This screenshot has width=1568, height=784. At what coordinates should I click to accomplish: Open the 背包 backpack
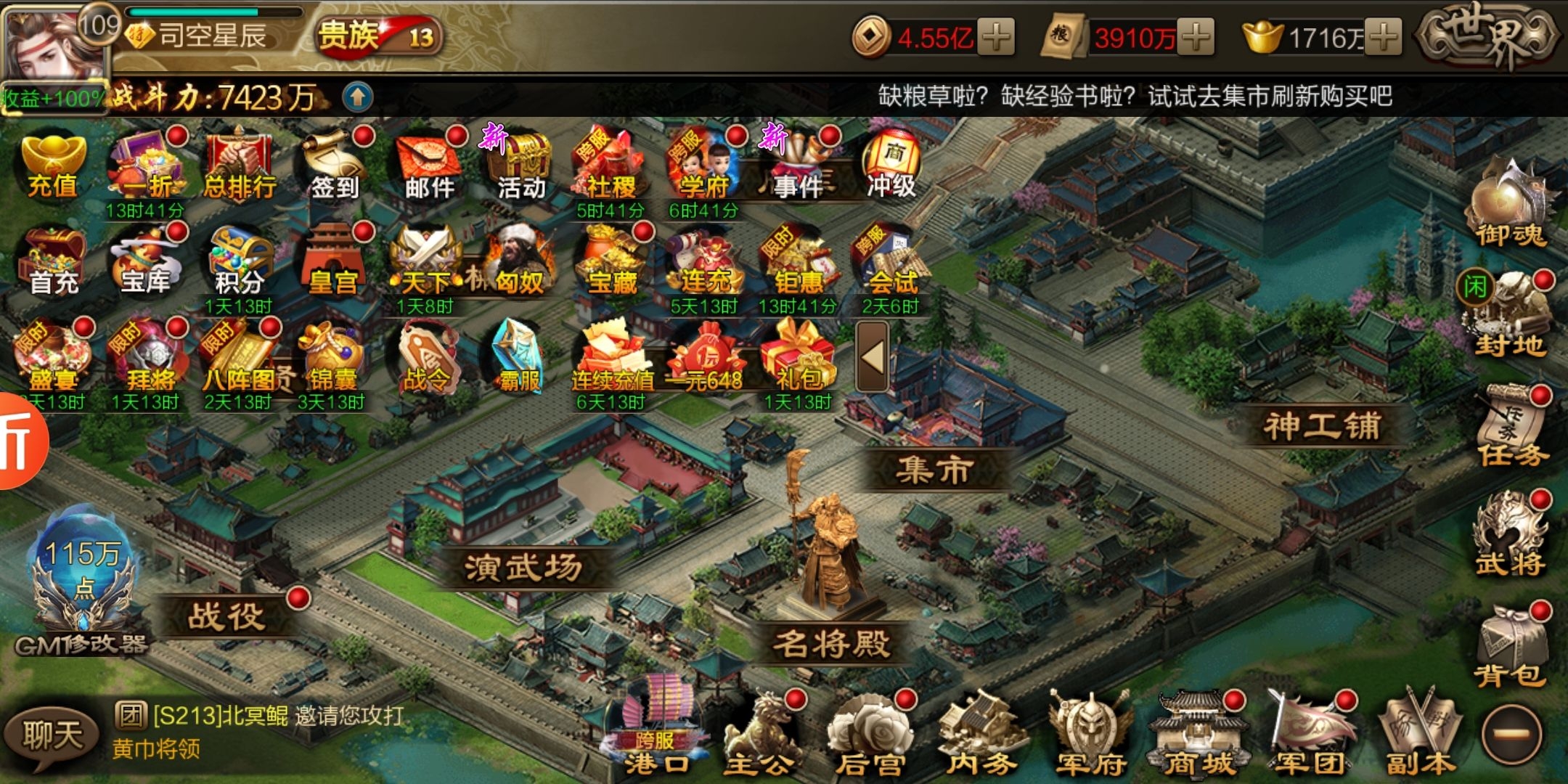[x=1510, y=650]
